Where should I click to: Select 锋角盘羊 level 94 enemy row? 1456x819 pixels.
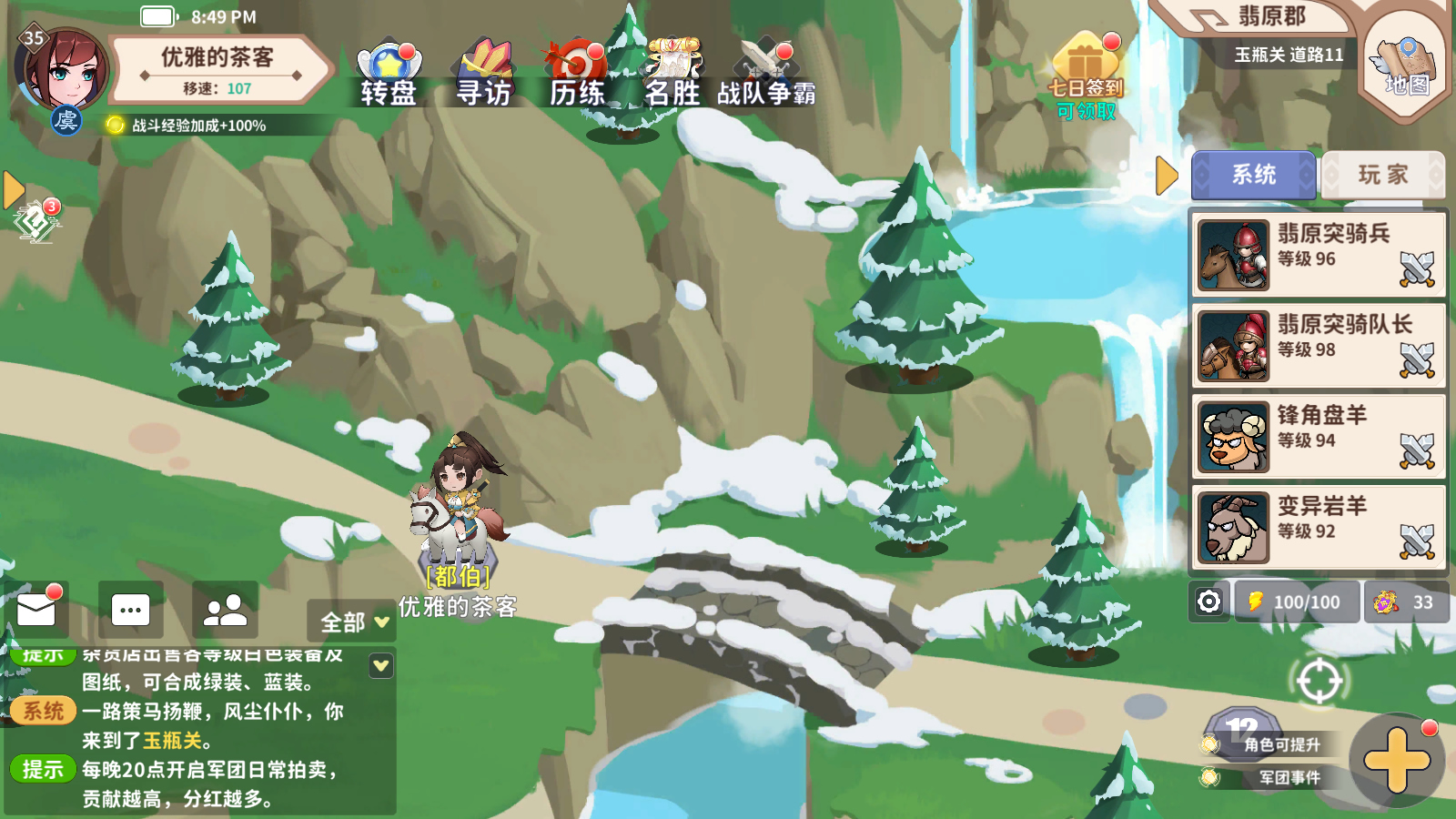click(x=1318, y=437)
